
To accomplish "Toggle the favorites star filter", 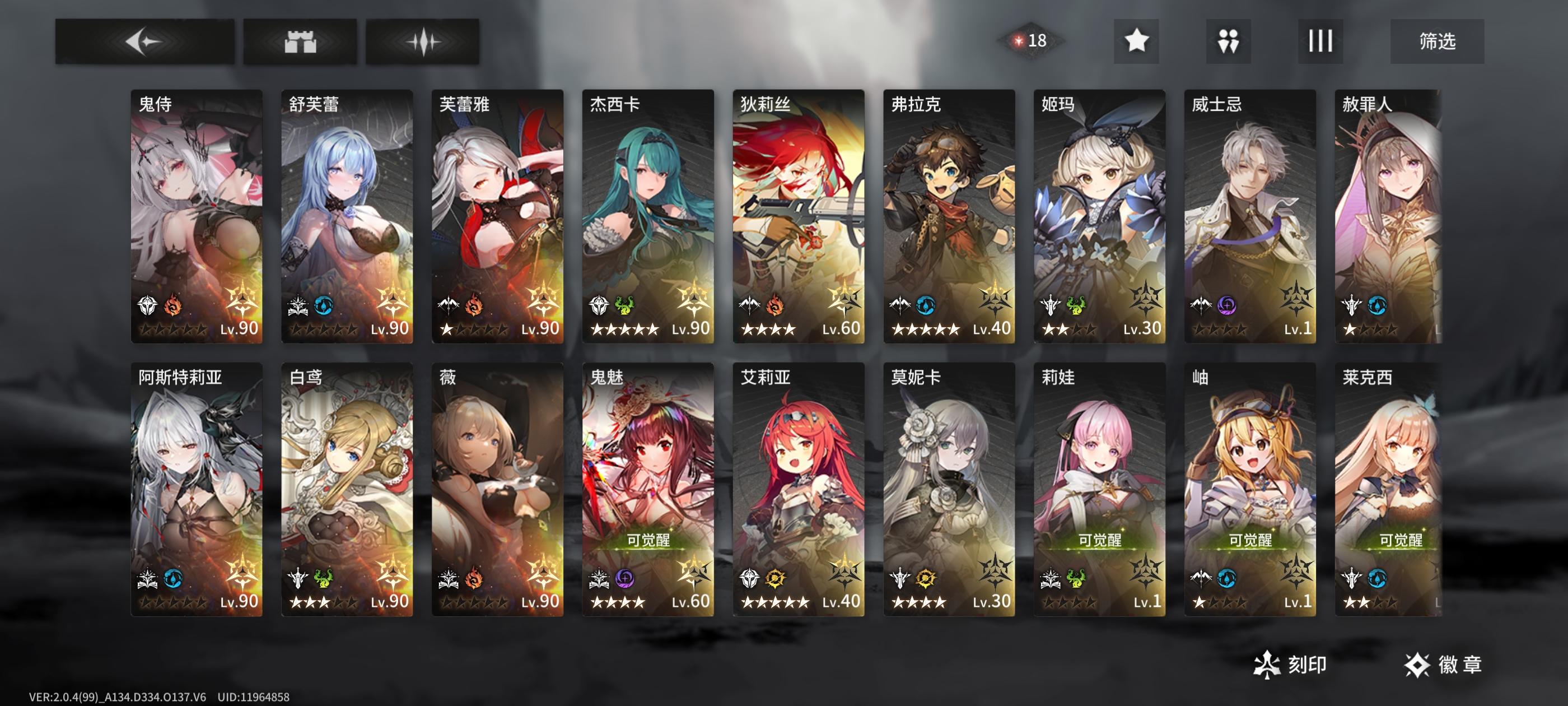I will pyautogui.click(x=1135, y=41).
